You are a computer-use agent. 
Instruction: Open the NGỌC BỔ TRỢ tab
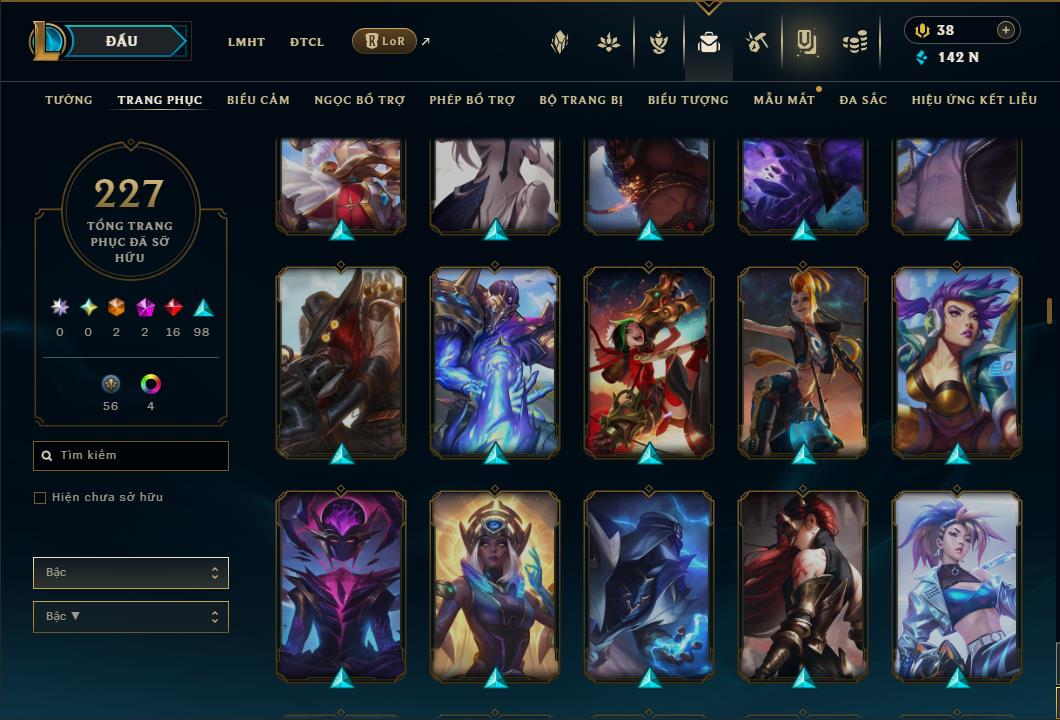coord(359,100)
